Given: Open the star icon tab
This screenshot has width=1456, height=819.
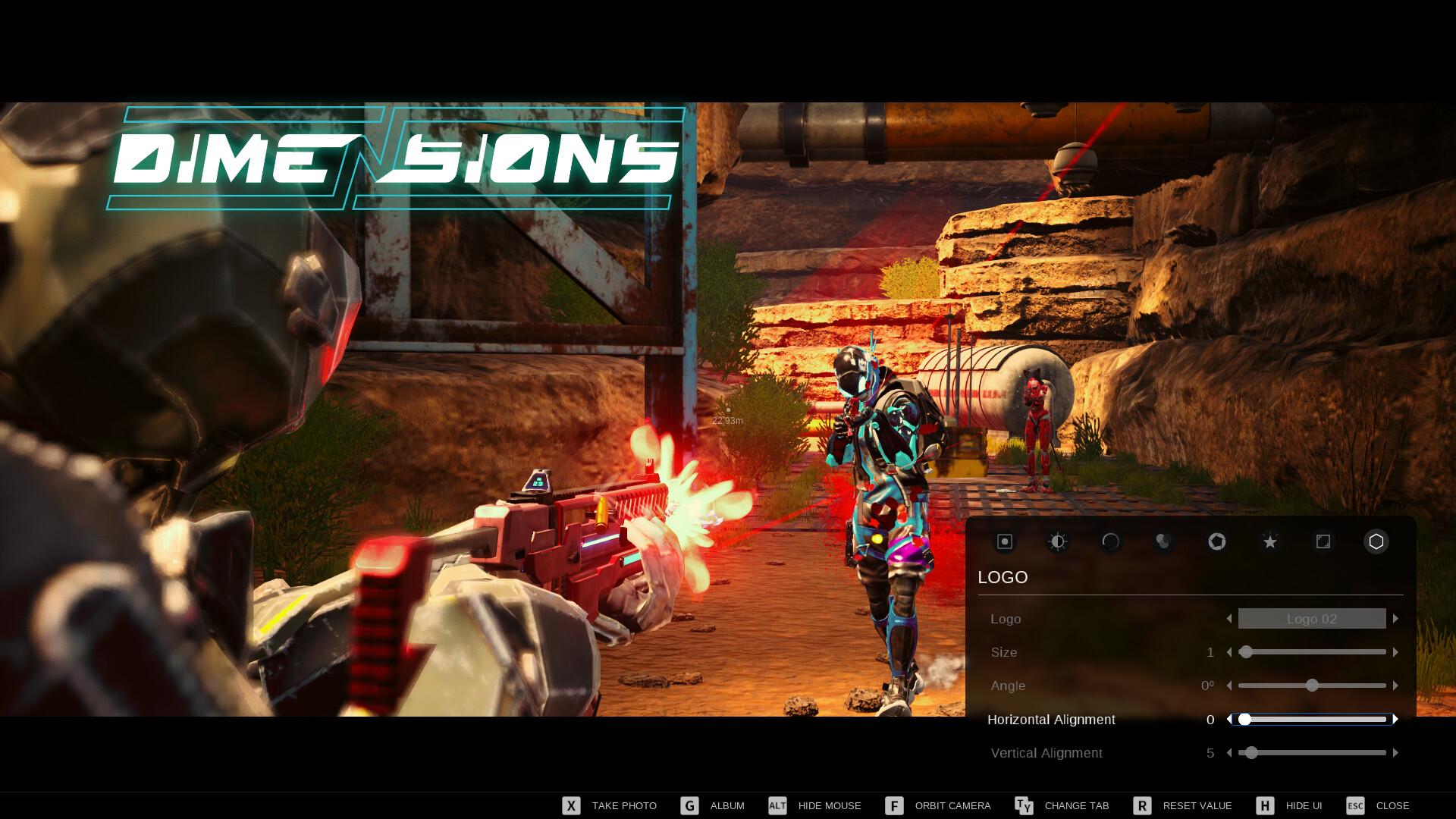Looking at the screenshot, I should 1269,541.
